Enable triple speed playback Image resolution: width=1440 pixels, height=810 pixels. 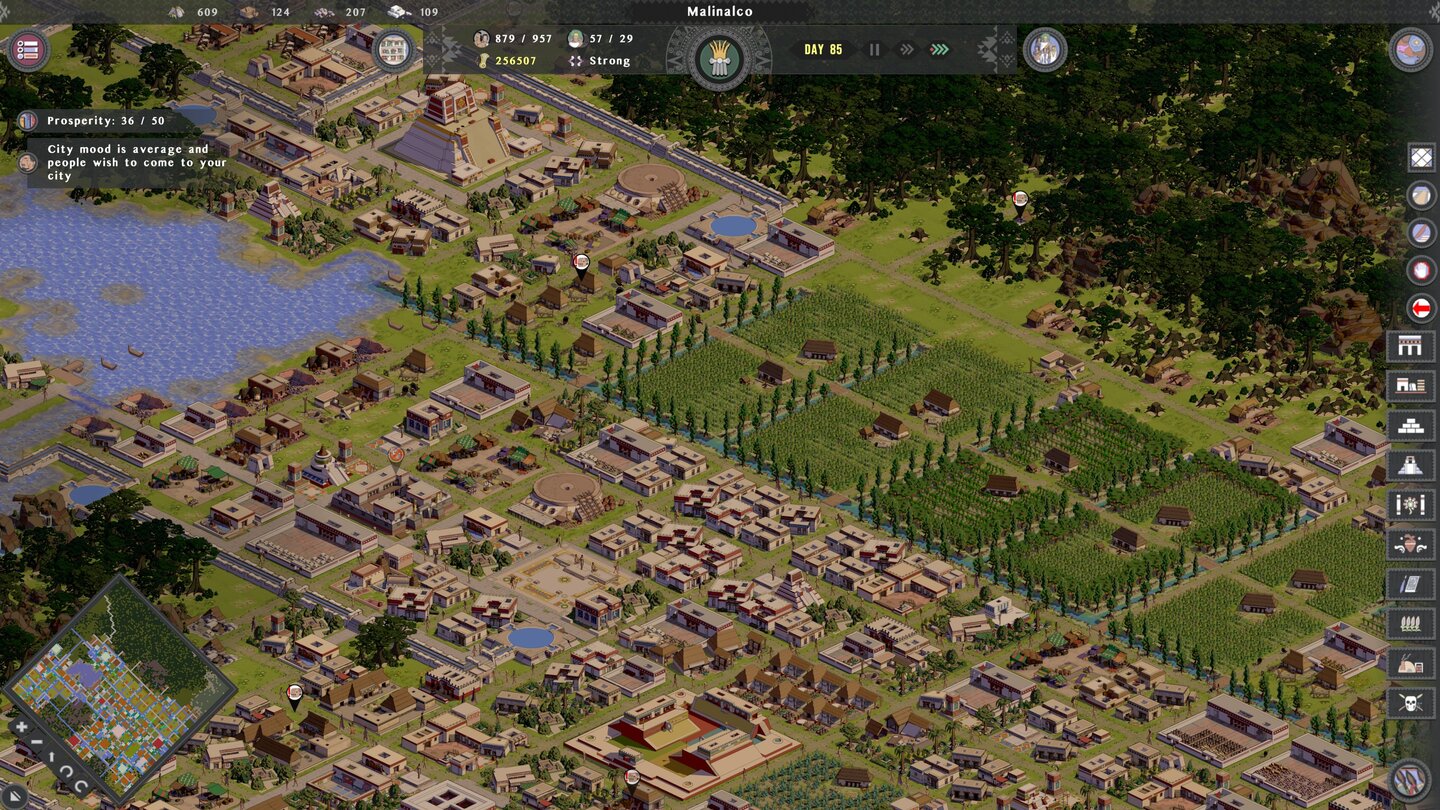(938, 49)
